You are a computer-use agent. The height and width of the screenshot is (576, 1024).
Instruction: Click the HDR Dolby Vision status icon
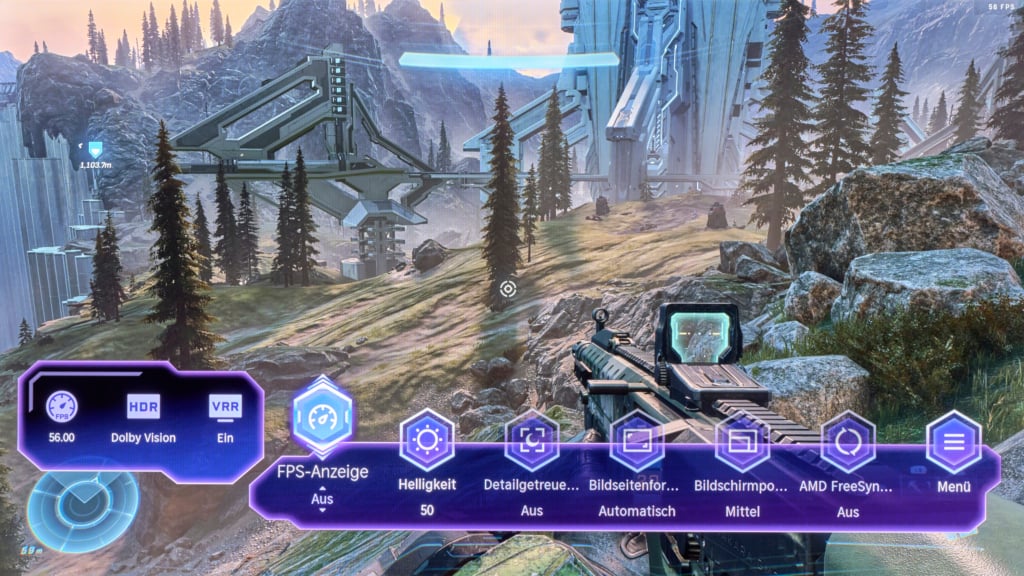click(143, 406)
